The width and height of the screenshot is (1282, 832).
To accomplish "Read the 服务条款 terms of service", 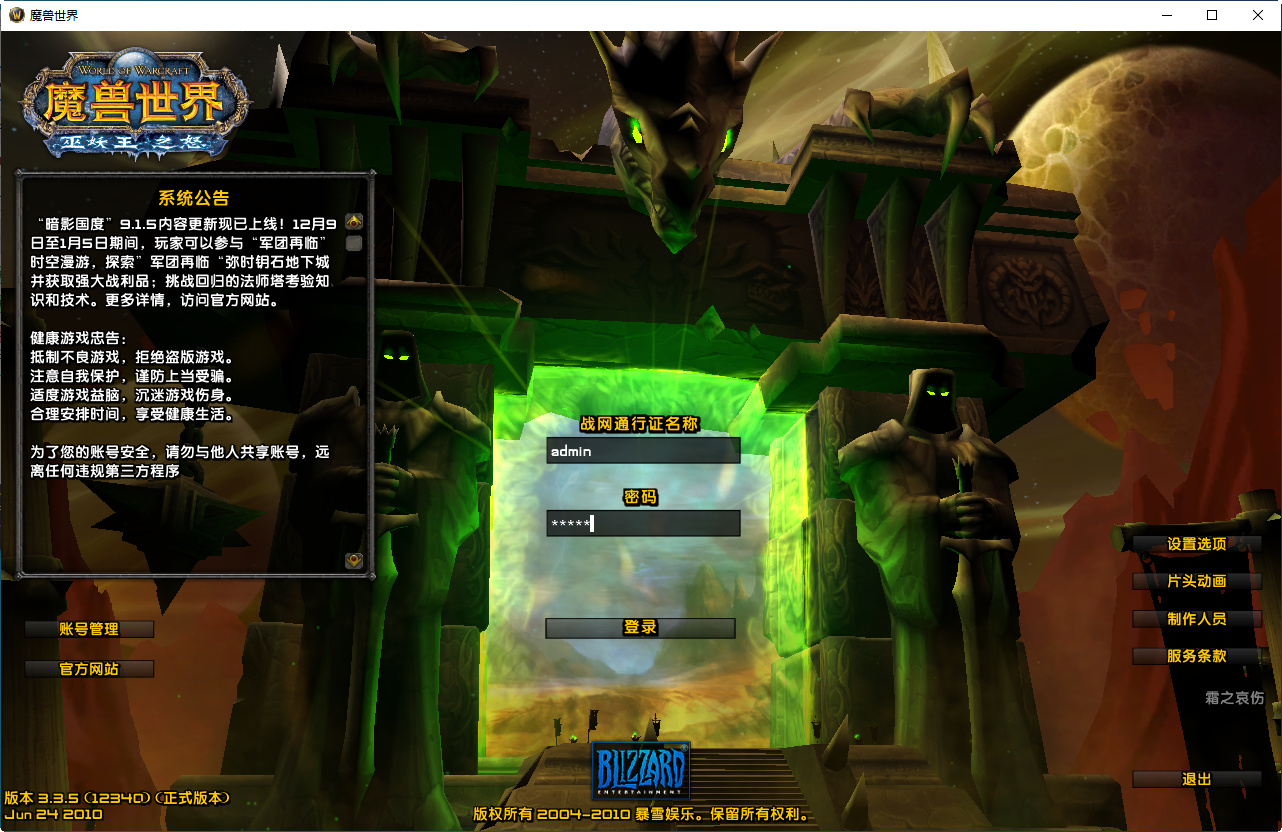I will (1196, 657).
